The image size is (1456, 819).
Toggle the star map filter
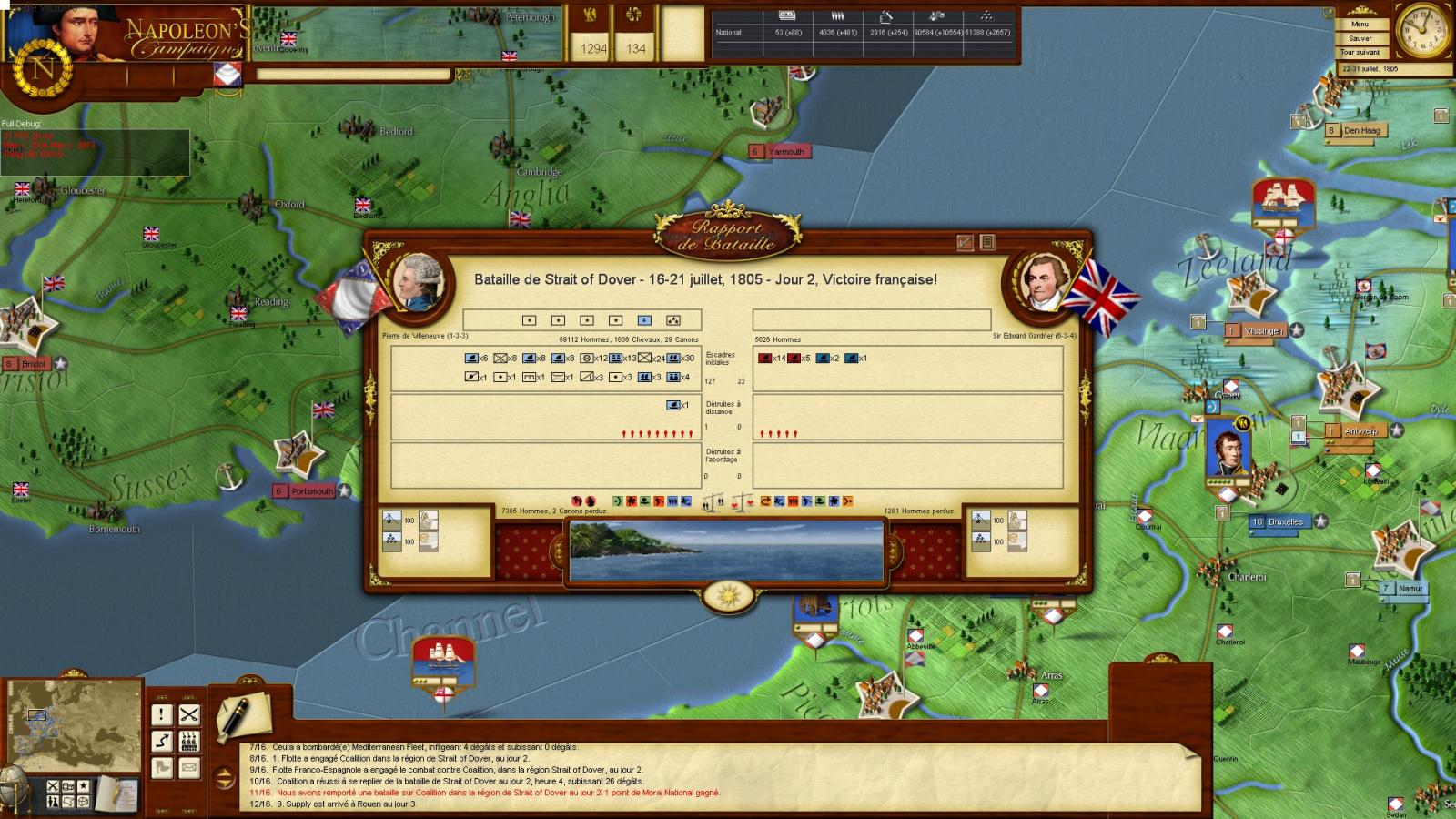click(x=84, y=786)
